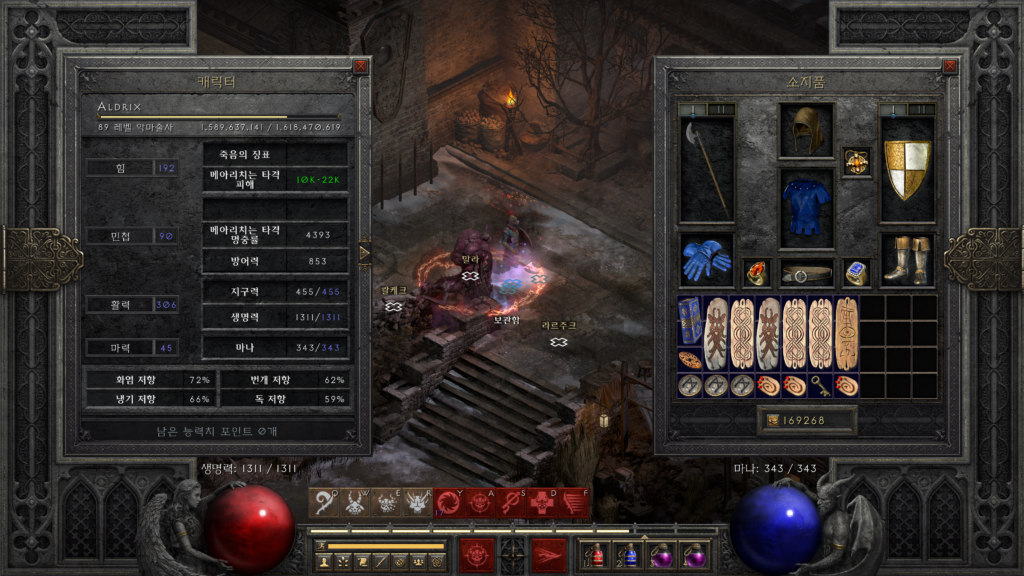Activate the red cross skill on hotbar
This screenshot has height=576, width=1024.
click(x=542, y=502)
